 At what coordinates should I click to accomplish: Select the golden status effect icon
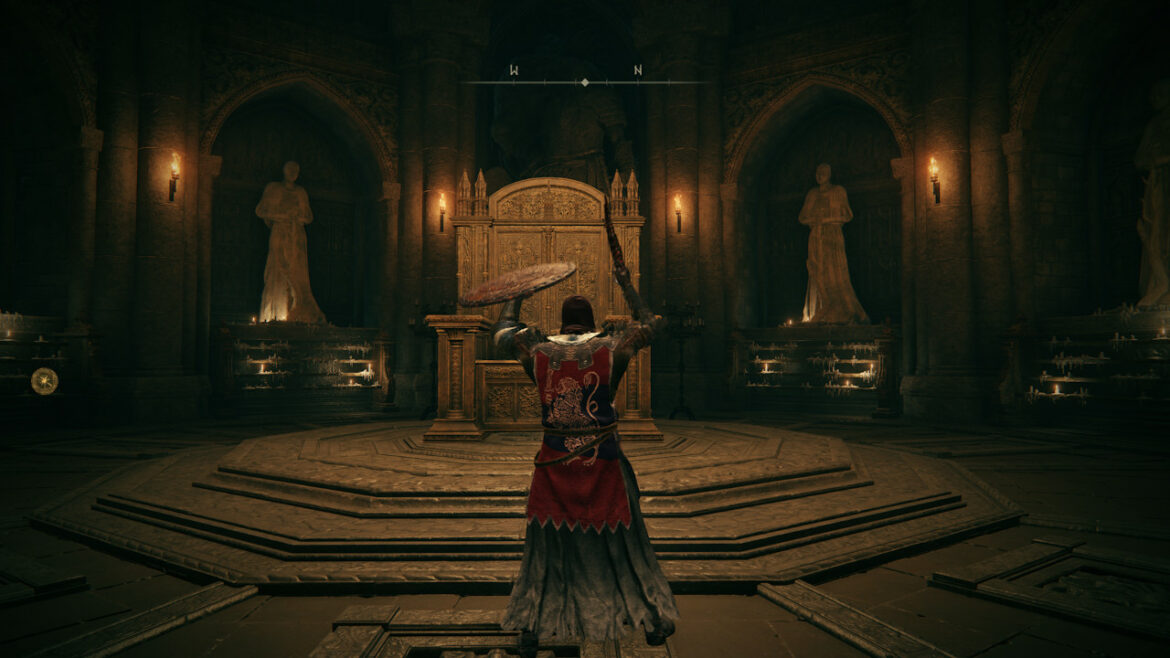[44, 380]
